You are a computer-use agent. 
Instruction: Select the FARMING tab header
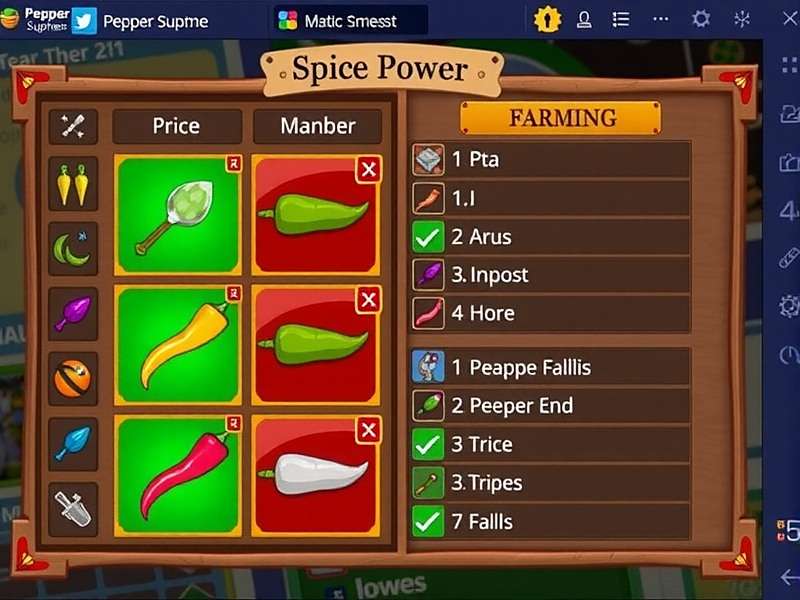click(560, 118)
